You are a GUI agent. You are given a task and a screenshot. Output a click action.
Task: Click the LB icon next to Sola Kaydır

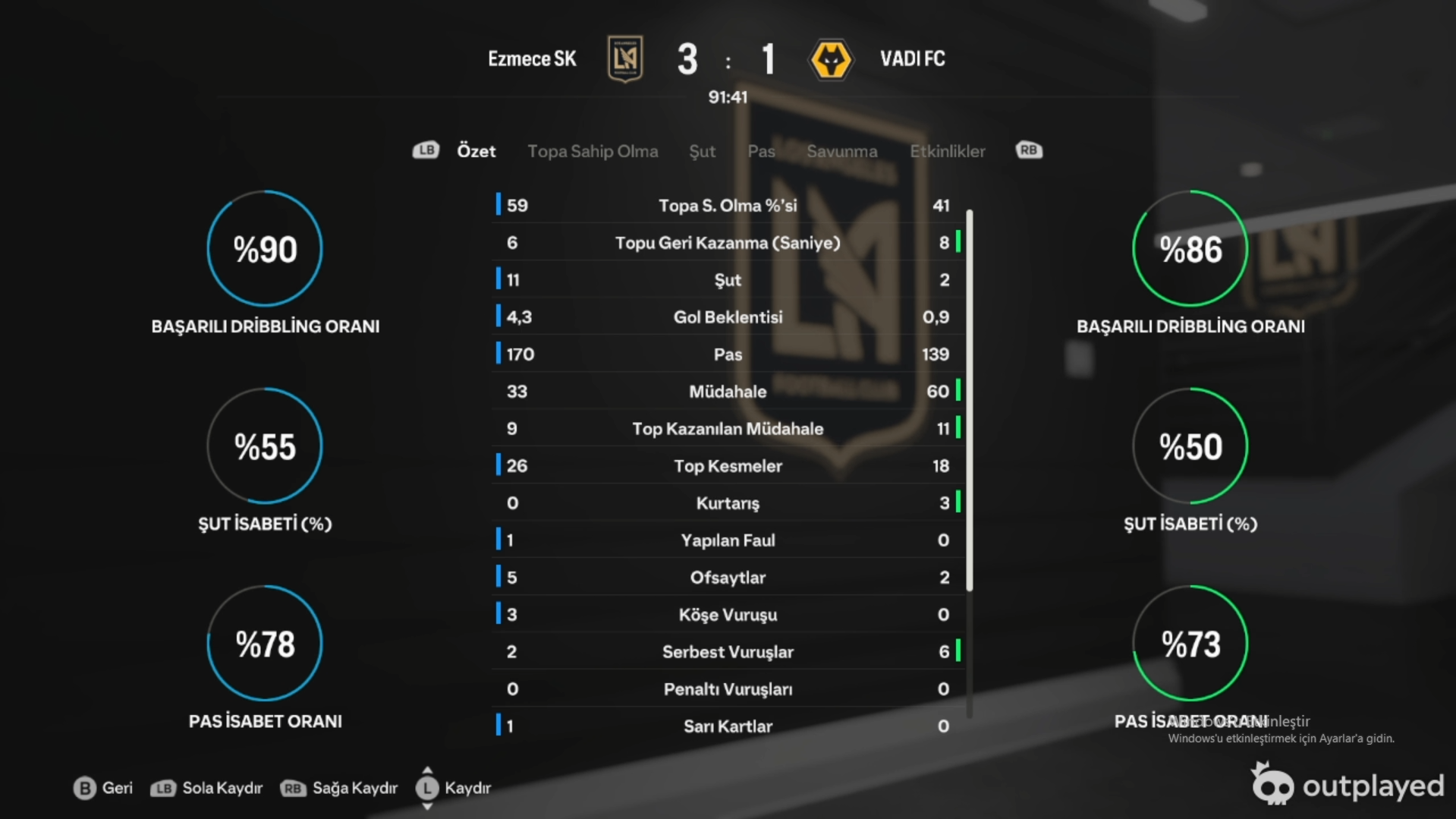tap(163, 789)
